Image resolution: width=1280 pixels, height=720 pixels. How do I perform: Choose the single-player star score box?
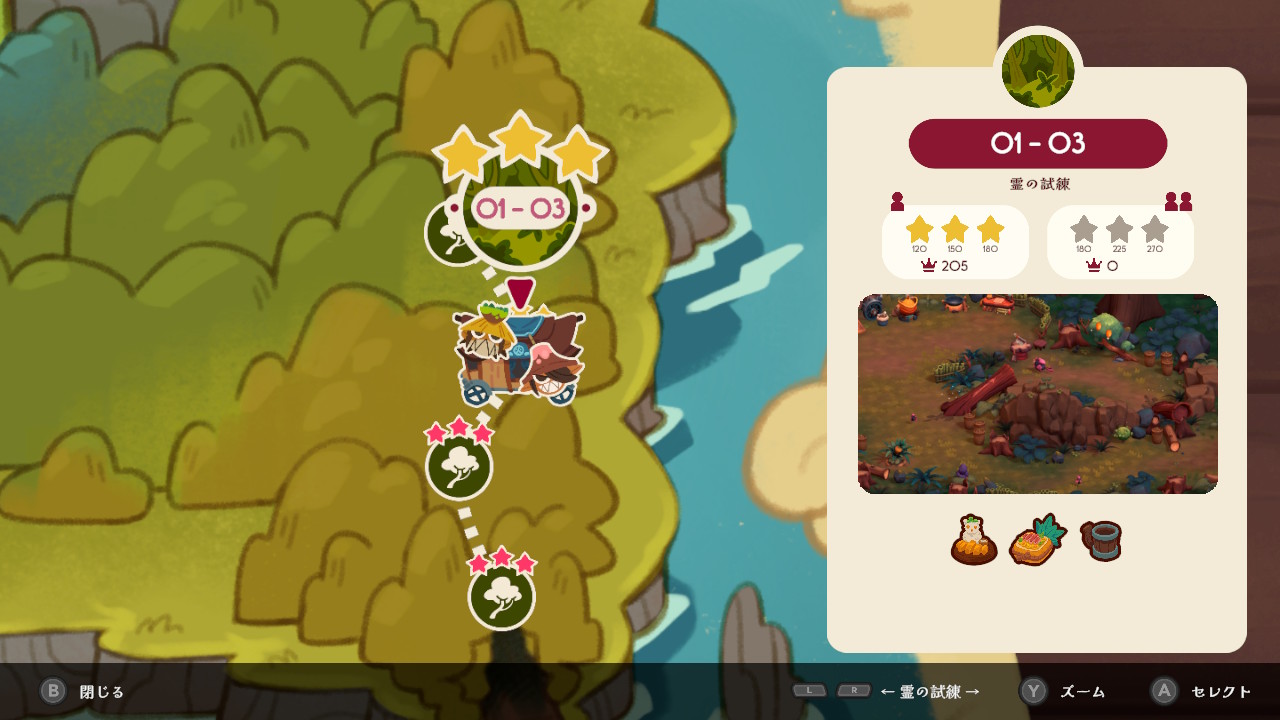coord(955,242)
